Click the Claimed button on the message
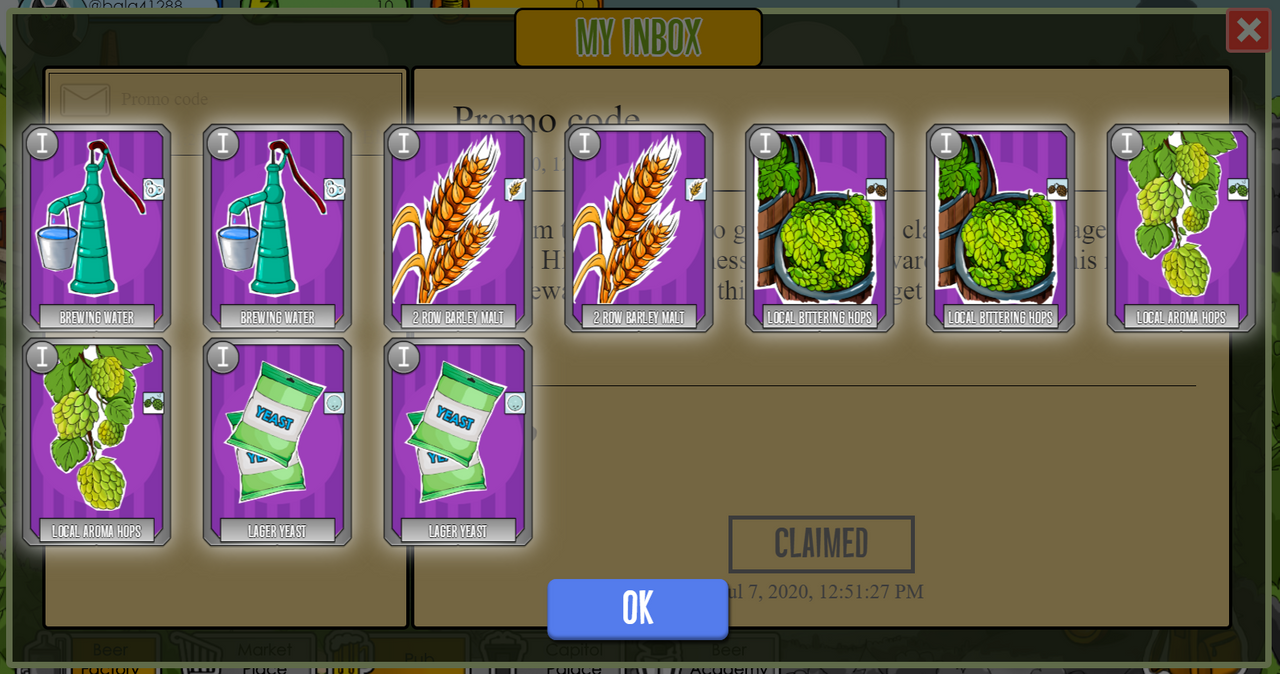The image size is (1280, 674). tap(821, 544)
